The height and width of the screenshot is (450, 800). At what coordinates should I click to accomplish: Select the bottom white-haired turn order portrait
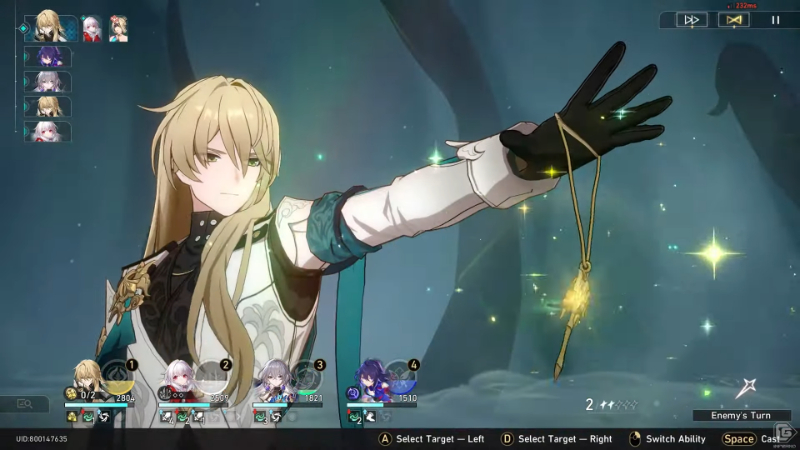coord(47,131)
